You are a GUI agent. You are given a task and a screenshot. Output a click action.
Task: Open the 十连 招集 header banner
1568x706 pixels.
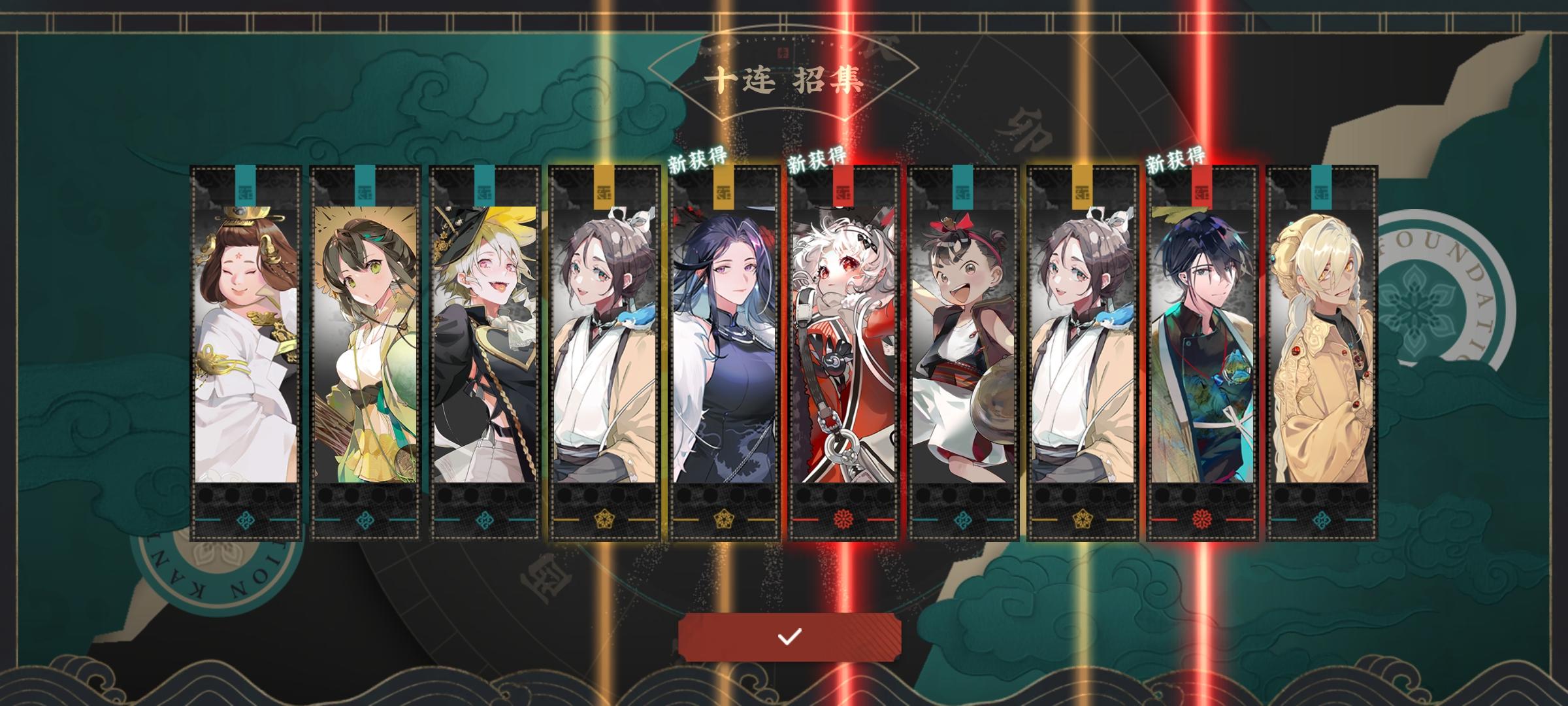coord(784,83)
